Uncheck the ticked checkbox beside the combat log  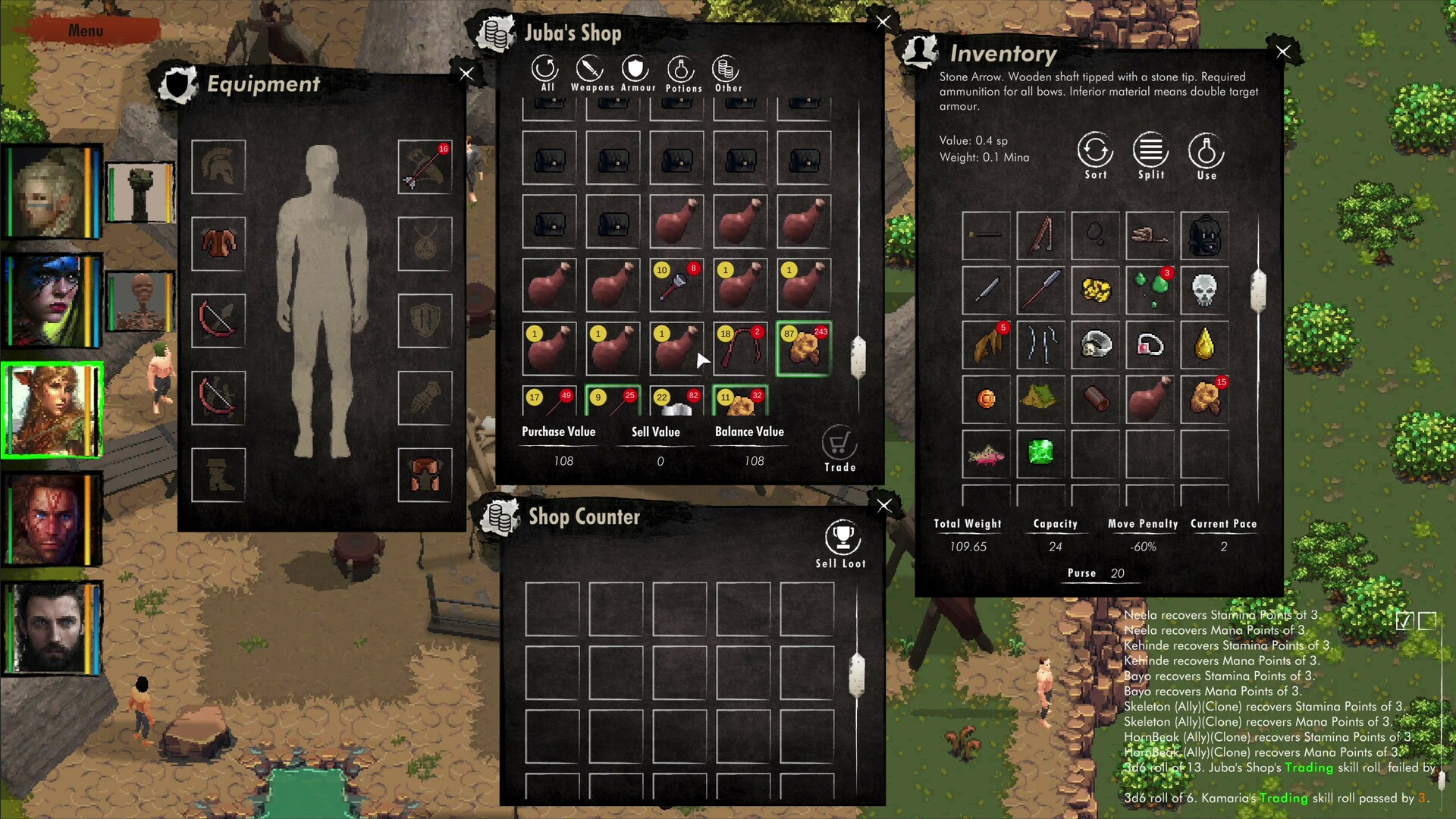pyautogui.click(x=1404, y=620)
